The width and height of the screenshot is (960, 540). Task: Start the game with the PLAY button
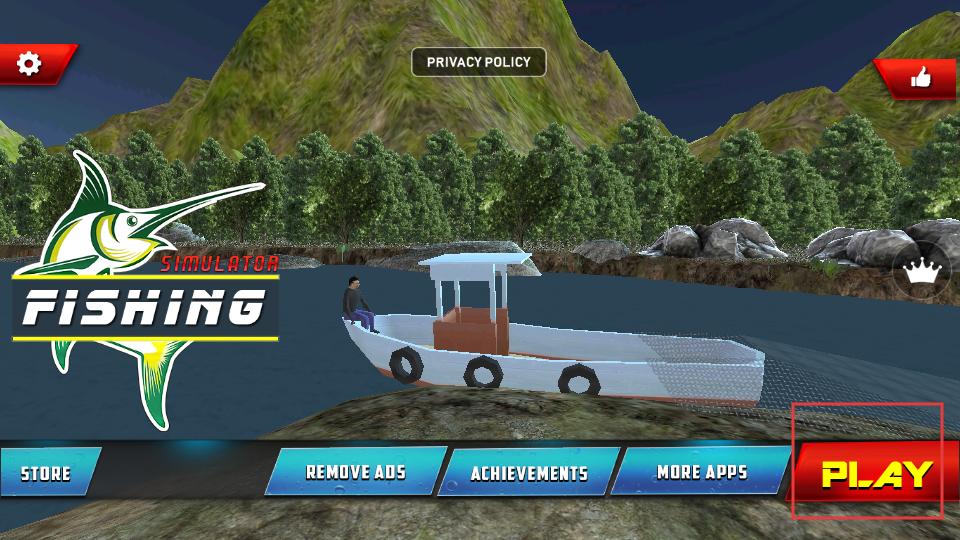876,473
